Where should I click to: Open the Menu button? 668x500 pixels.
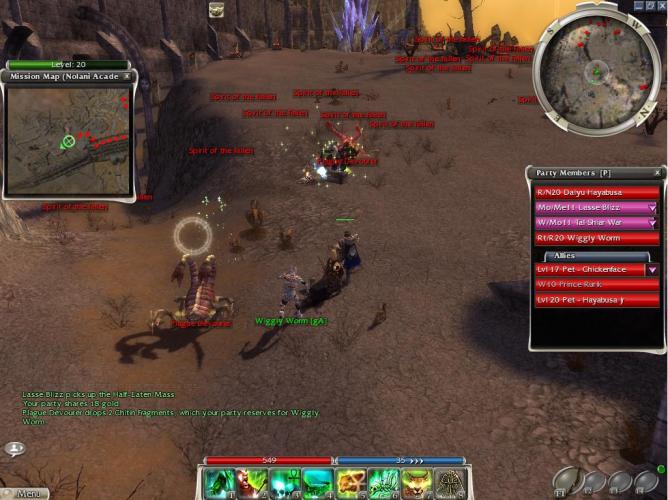tap(27, 493)
